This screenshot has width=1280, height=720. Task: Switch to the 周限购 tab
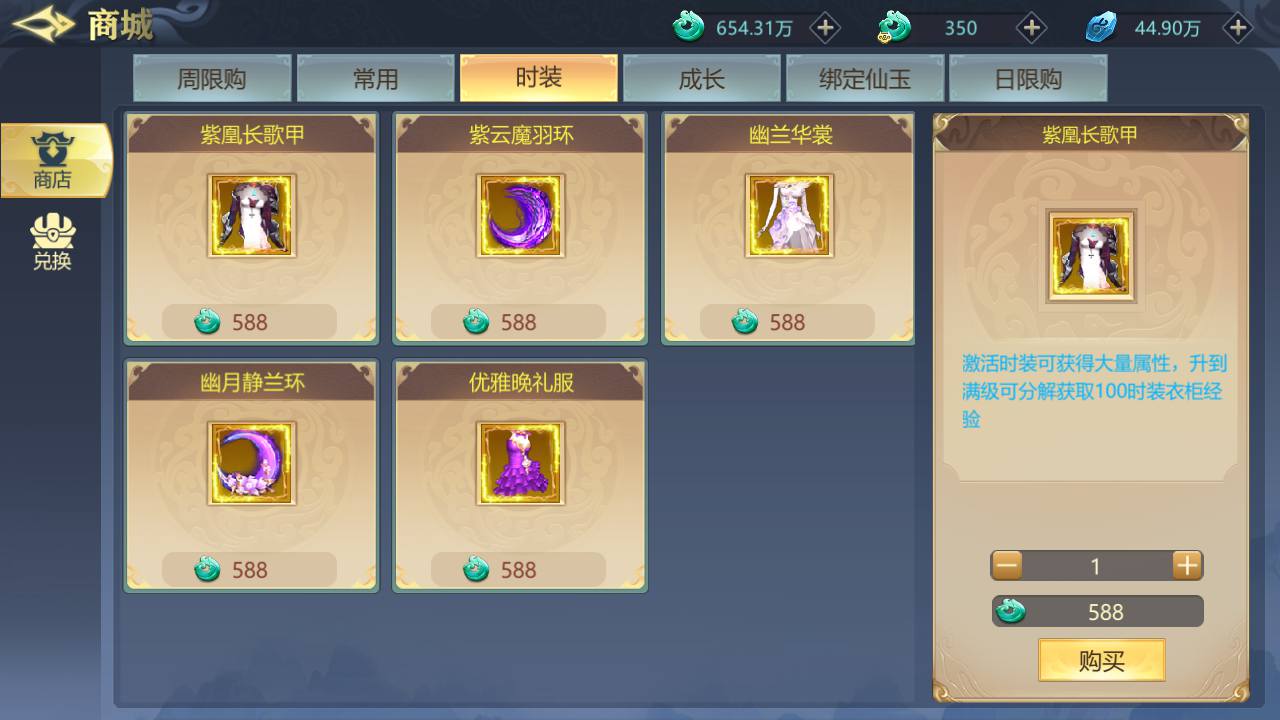pos(212,77)
